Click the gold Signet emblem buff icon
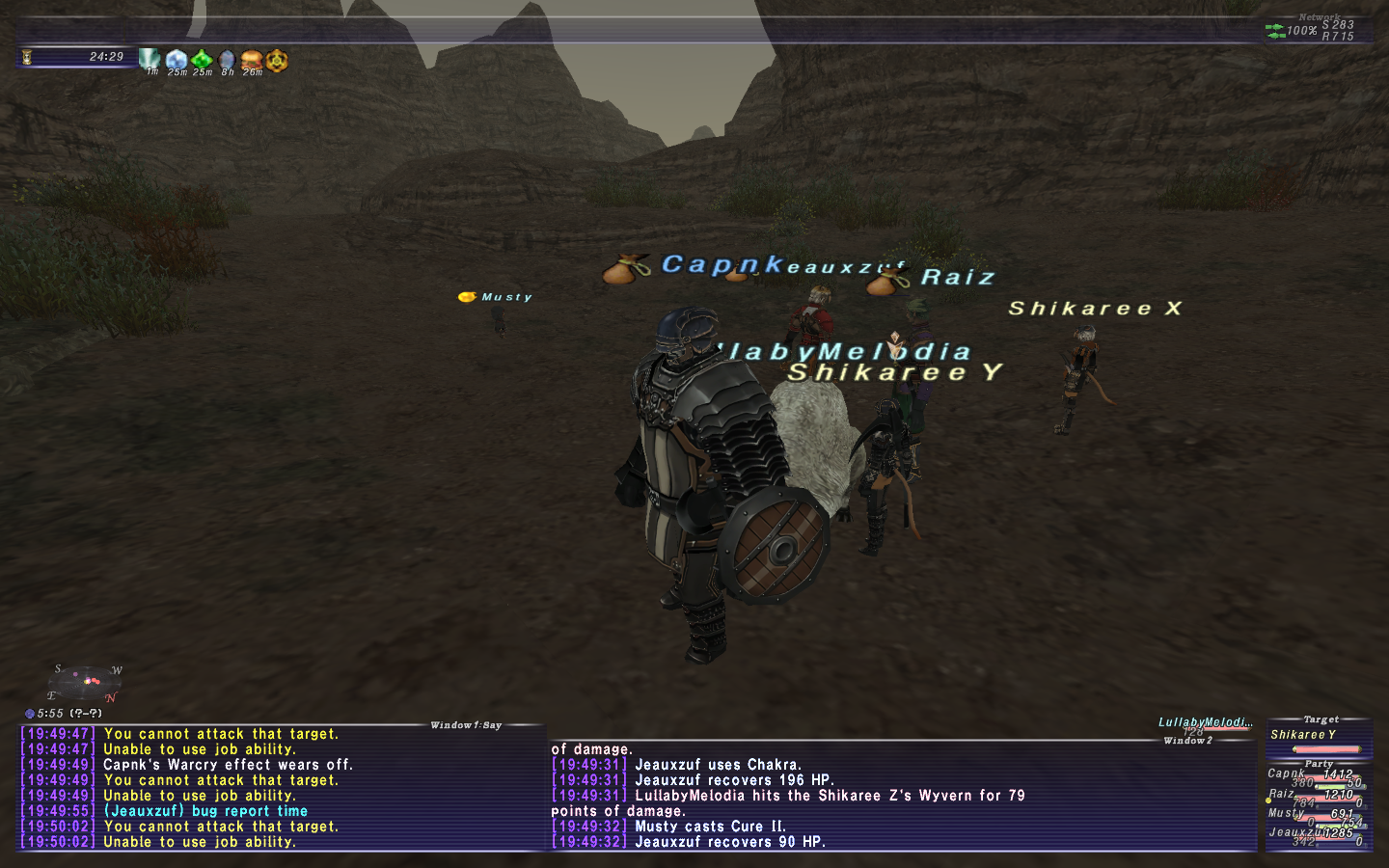The image size is (1389, 868). point(276,61)
